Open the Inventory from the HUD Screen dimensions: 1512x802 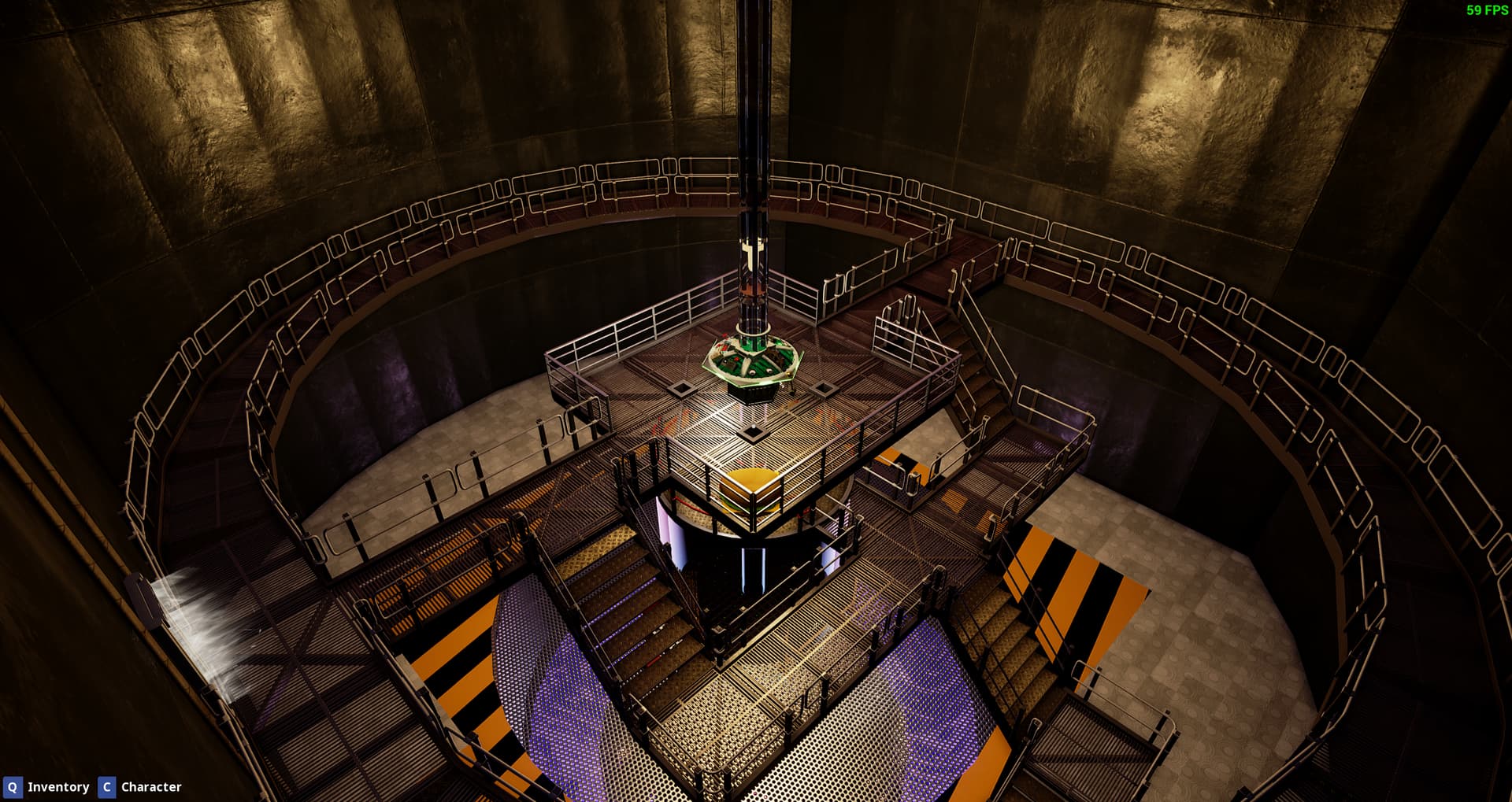coord(47,787)
